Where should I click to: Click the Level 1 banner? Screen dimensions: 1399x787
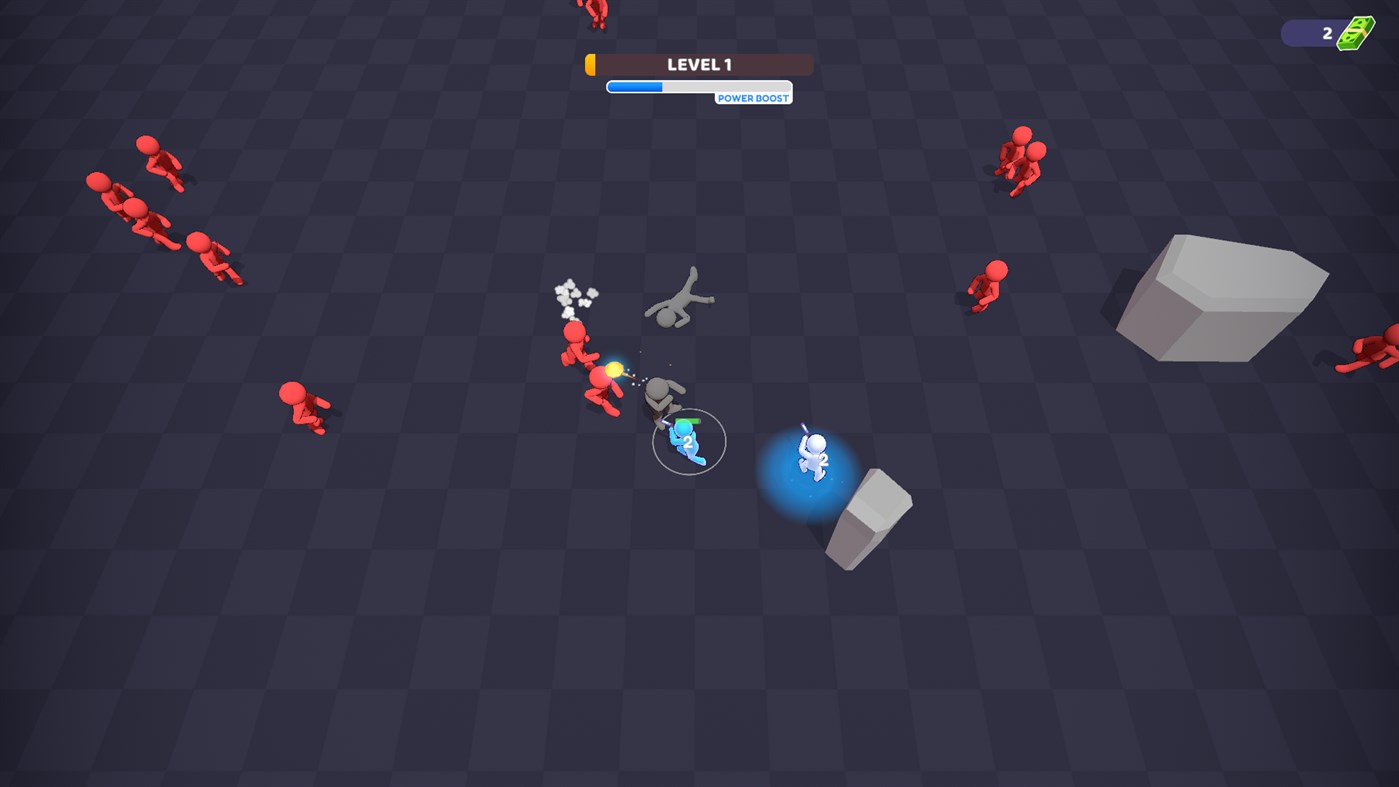(698, 63)
